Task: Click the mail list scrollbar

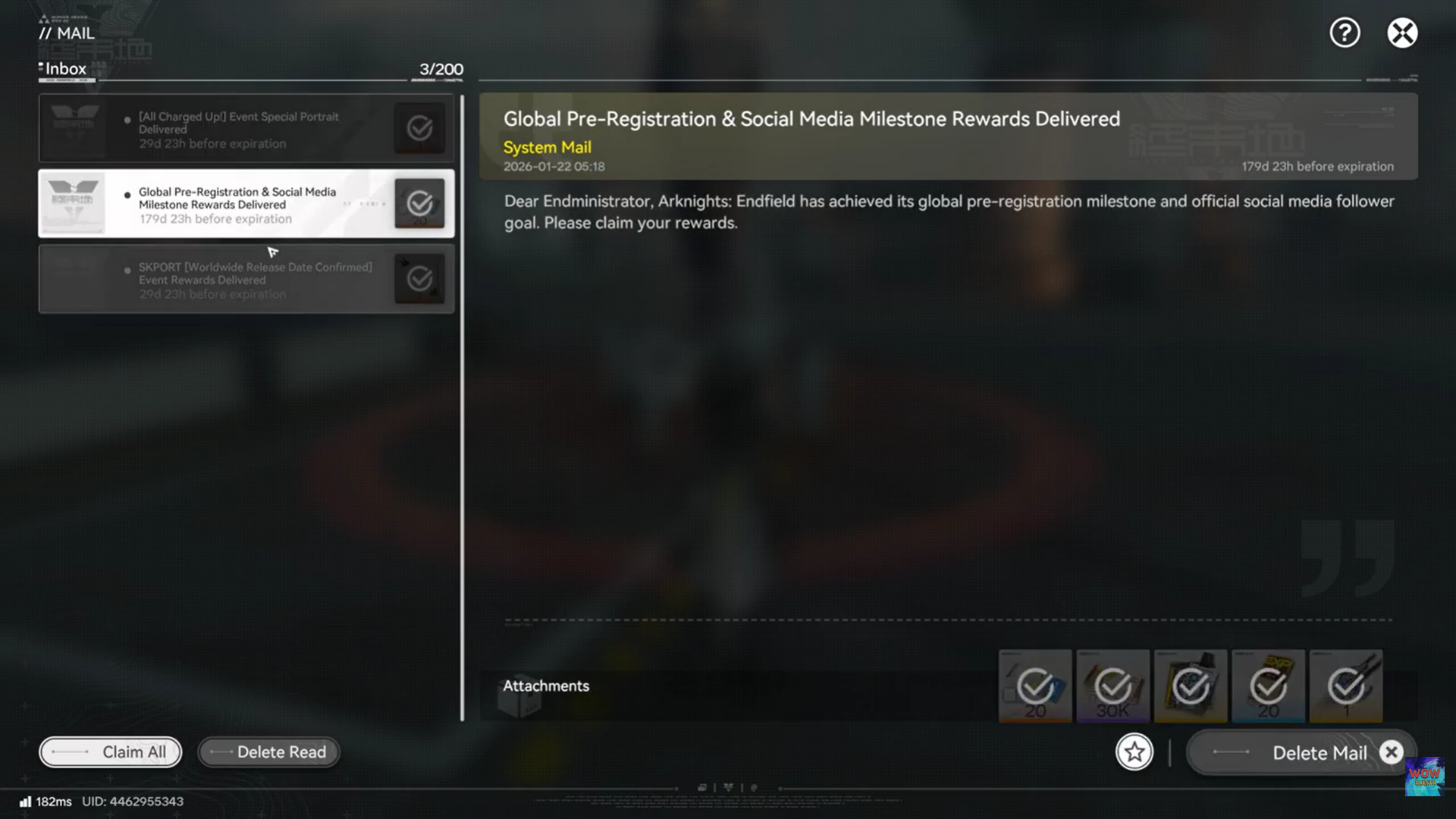Action: point(463,402)
